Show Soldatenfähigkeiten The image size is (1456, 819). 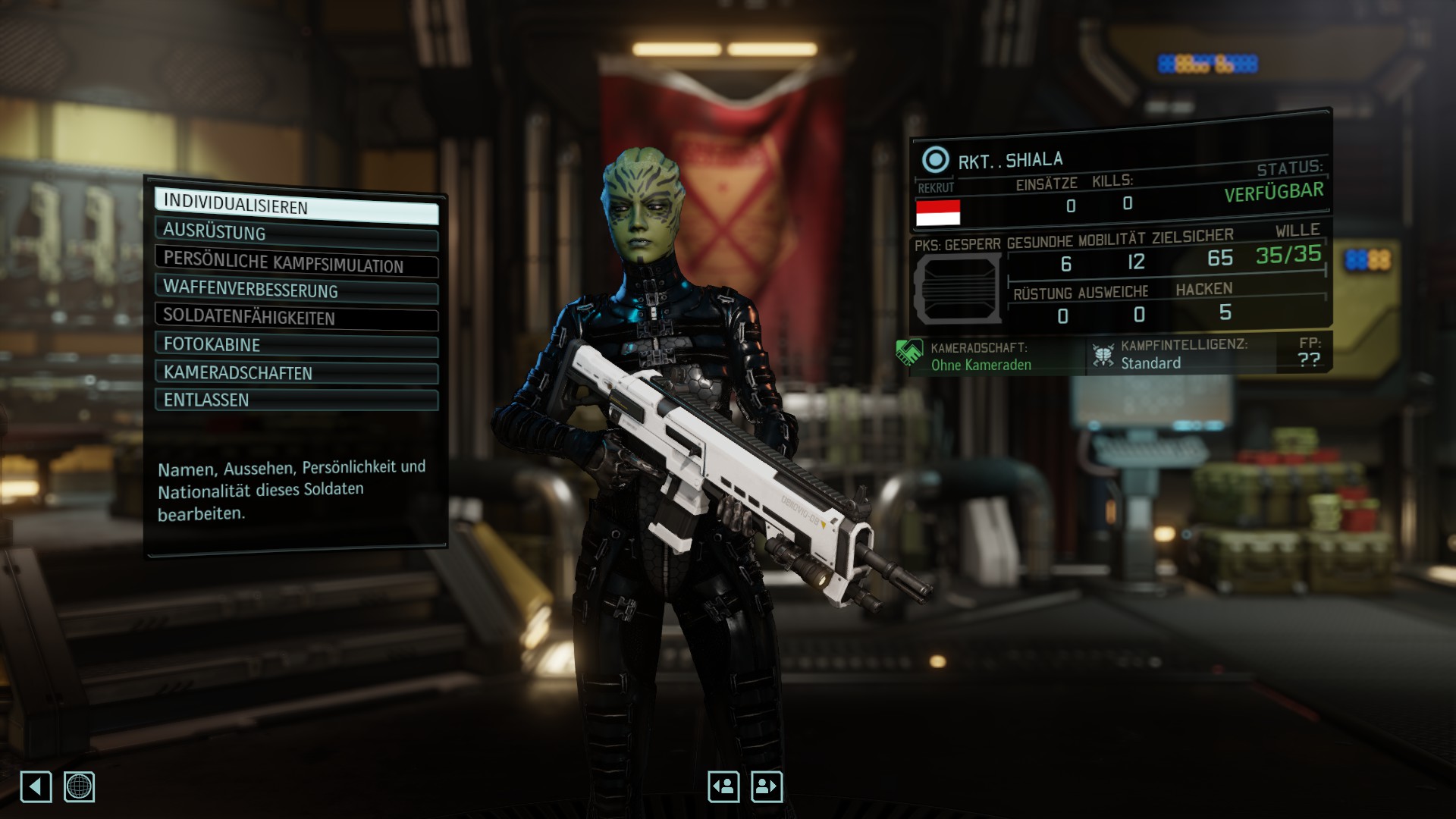coord(296,318)
